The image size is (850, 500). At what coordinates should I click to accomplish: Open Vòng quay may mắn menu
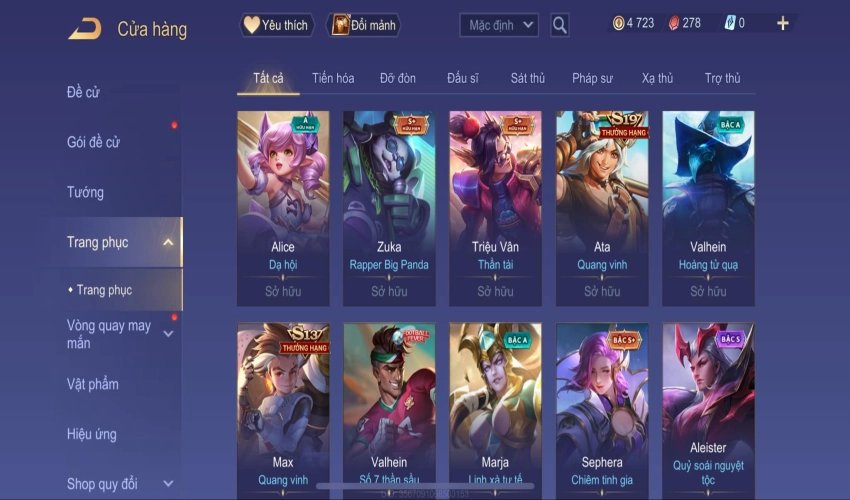(x=110, y=334)
